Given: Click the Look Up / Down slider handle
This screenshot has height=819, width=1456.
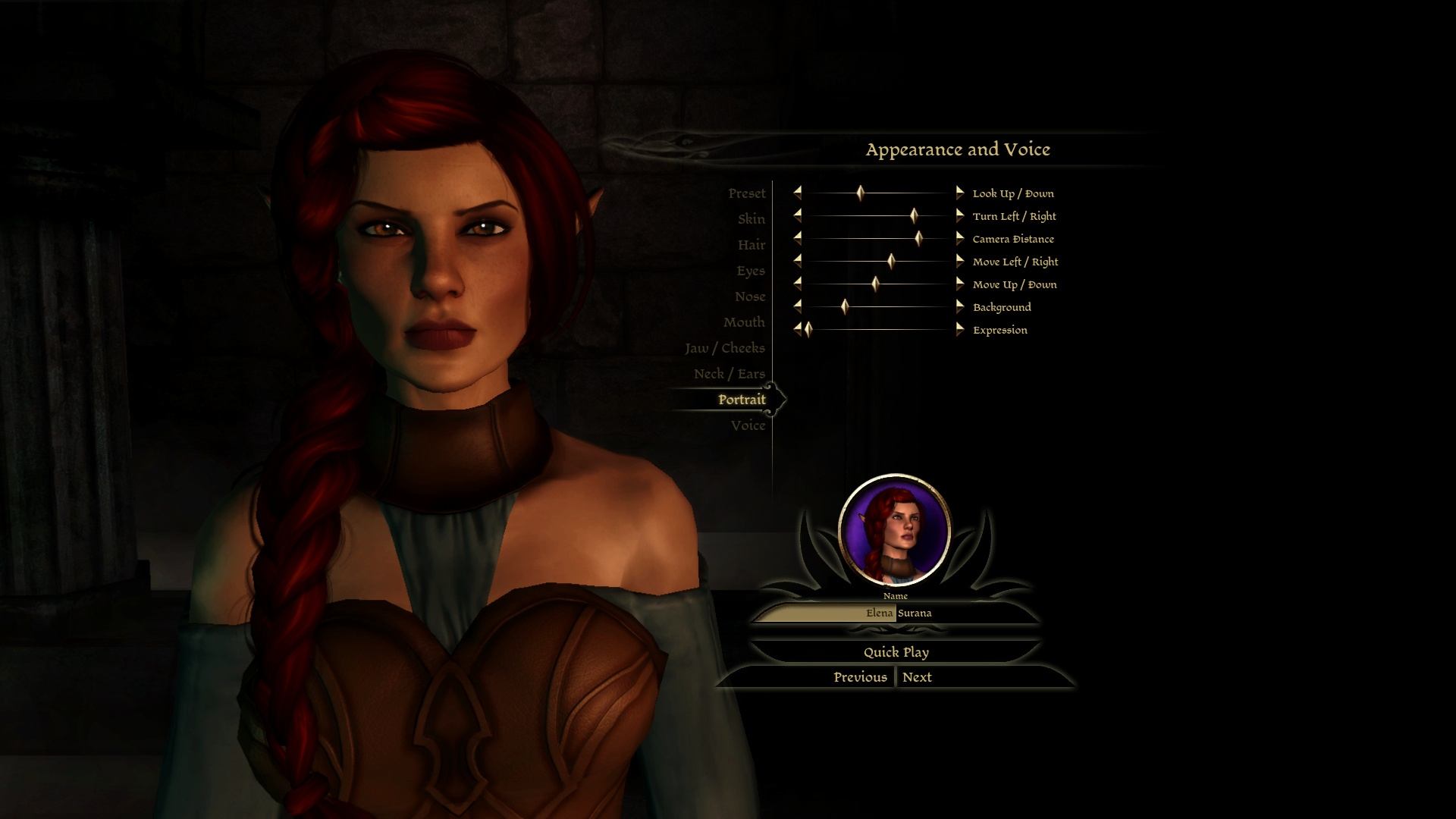Looking at the screenshot, I should point(860,193).
